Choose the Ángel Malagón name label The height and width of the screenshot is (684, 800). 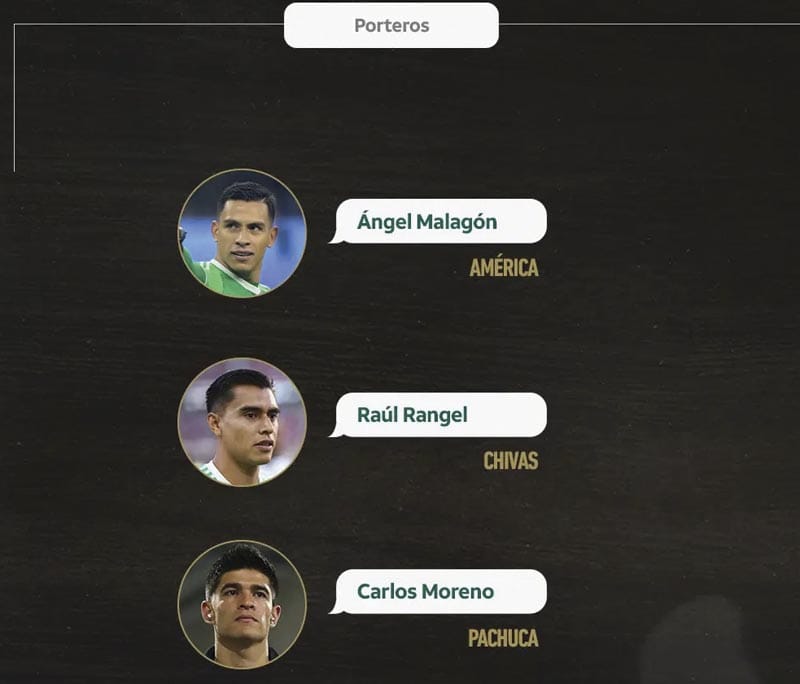pyautogui.click(x=440, y=222)
